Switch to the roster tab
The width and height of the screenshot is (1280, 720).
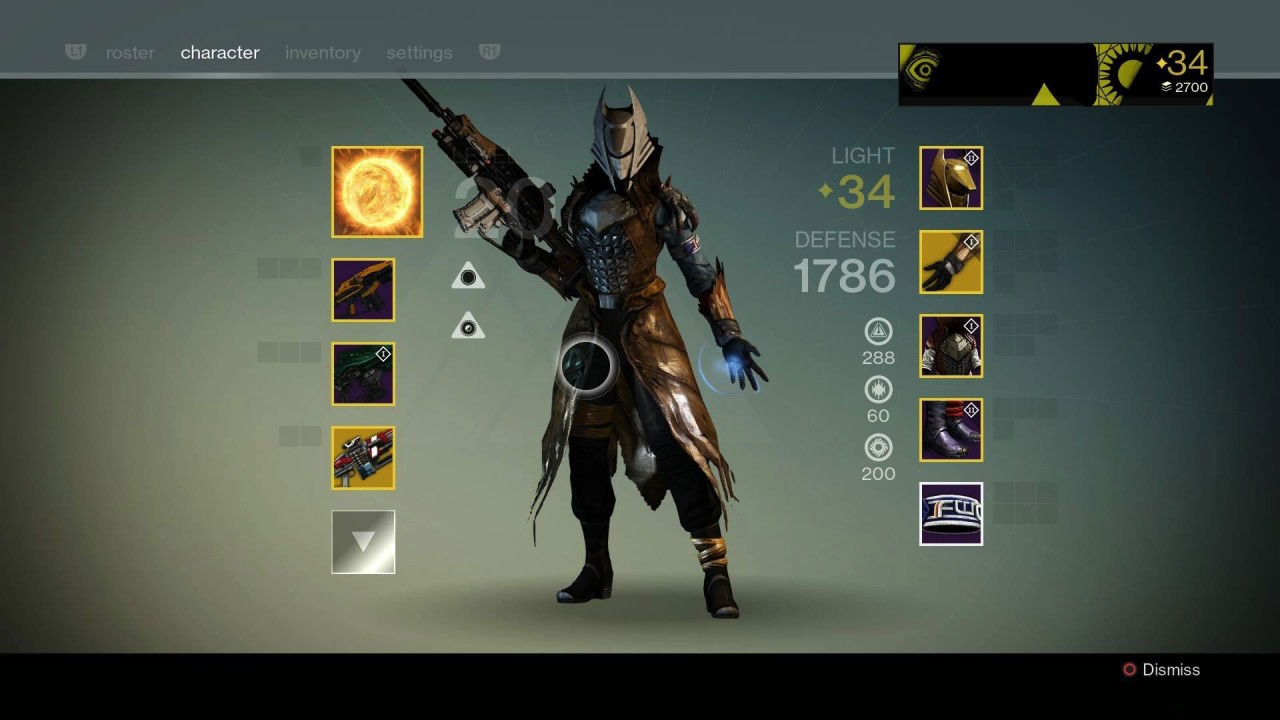click(x=130, y=53)
